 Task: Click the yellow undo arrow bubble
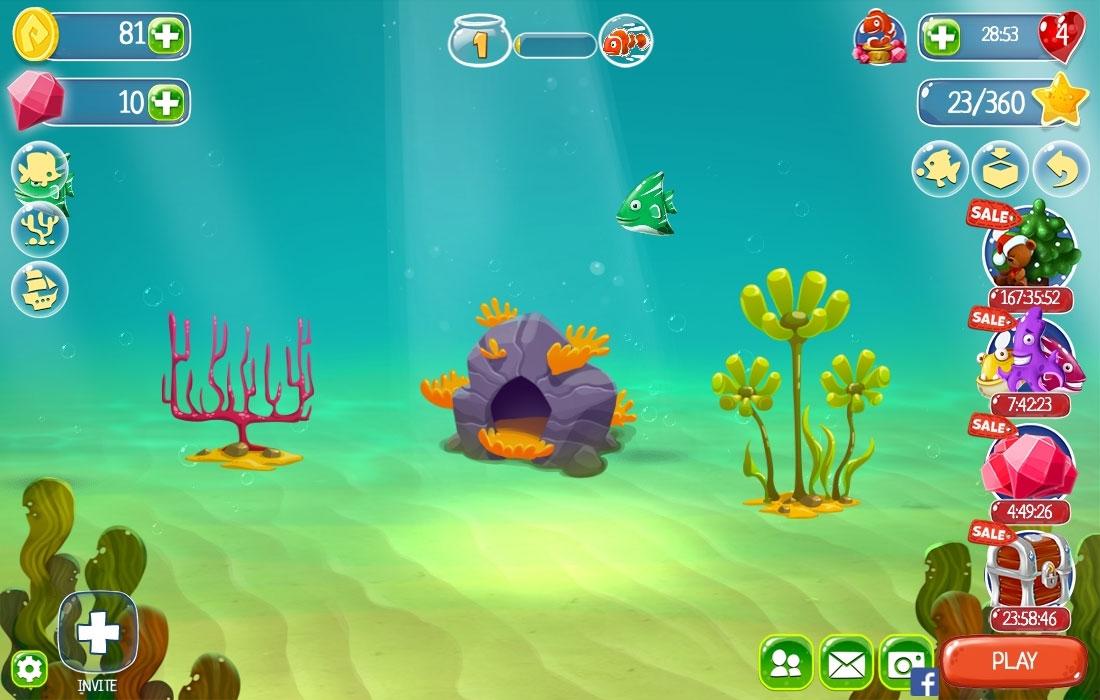click(1060, 169)
